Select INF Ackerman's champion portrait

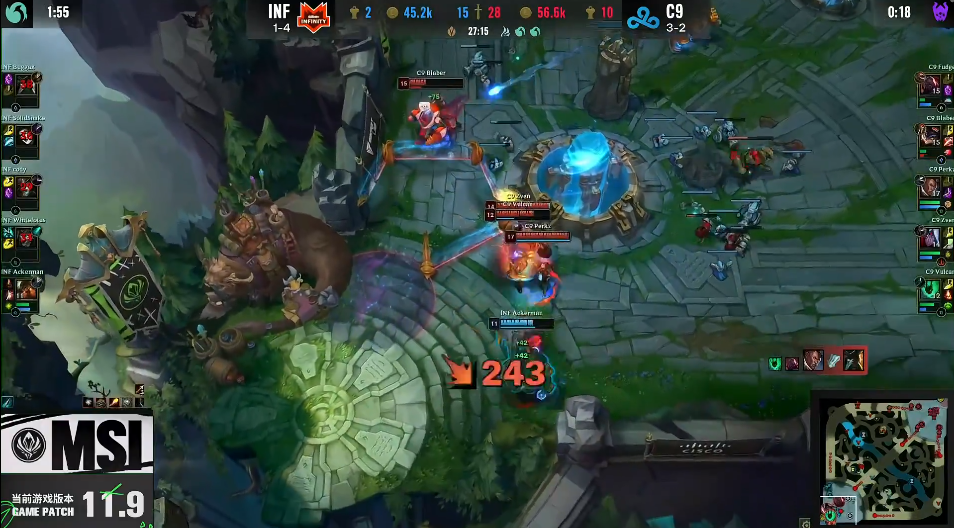point(28,291)
